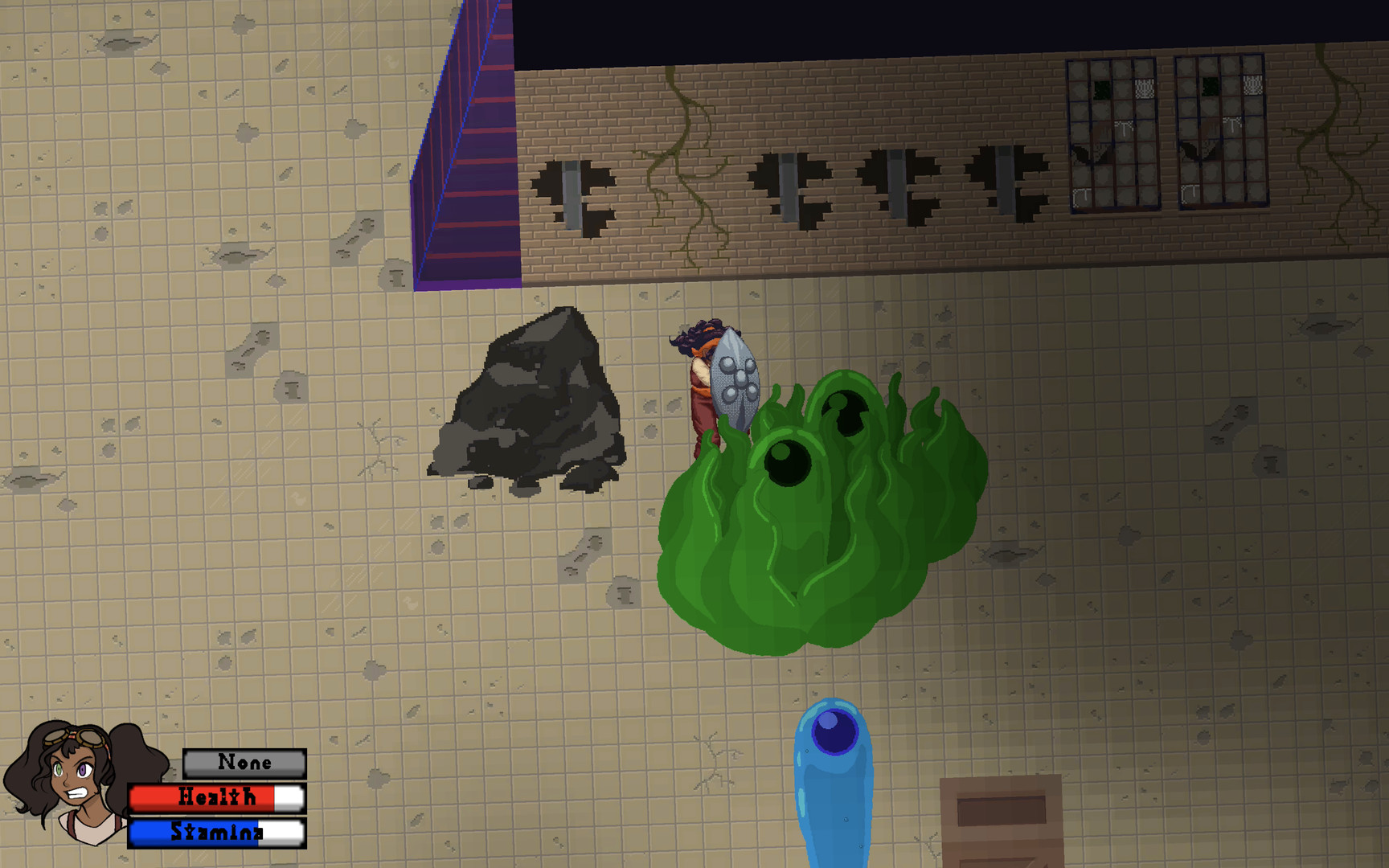This screenshot has width=1389, height=868.
Task: Click the creature's smaller upper eye
Action: click(844, 410)
